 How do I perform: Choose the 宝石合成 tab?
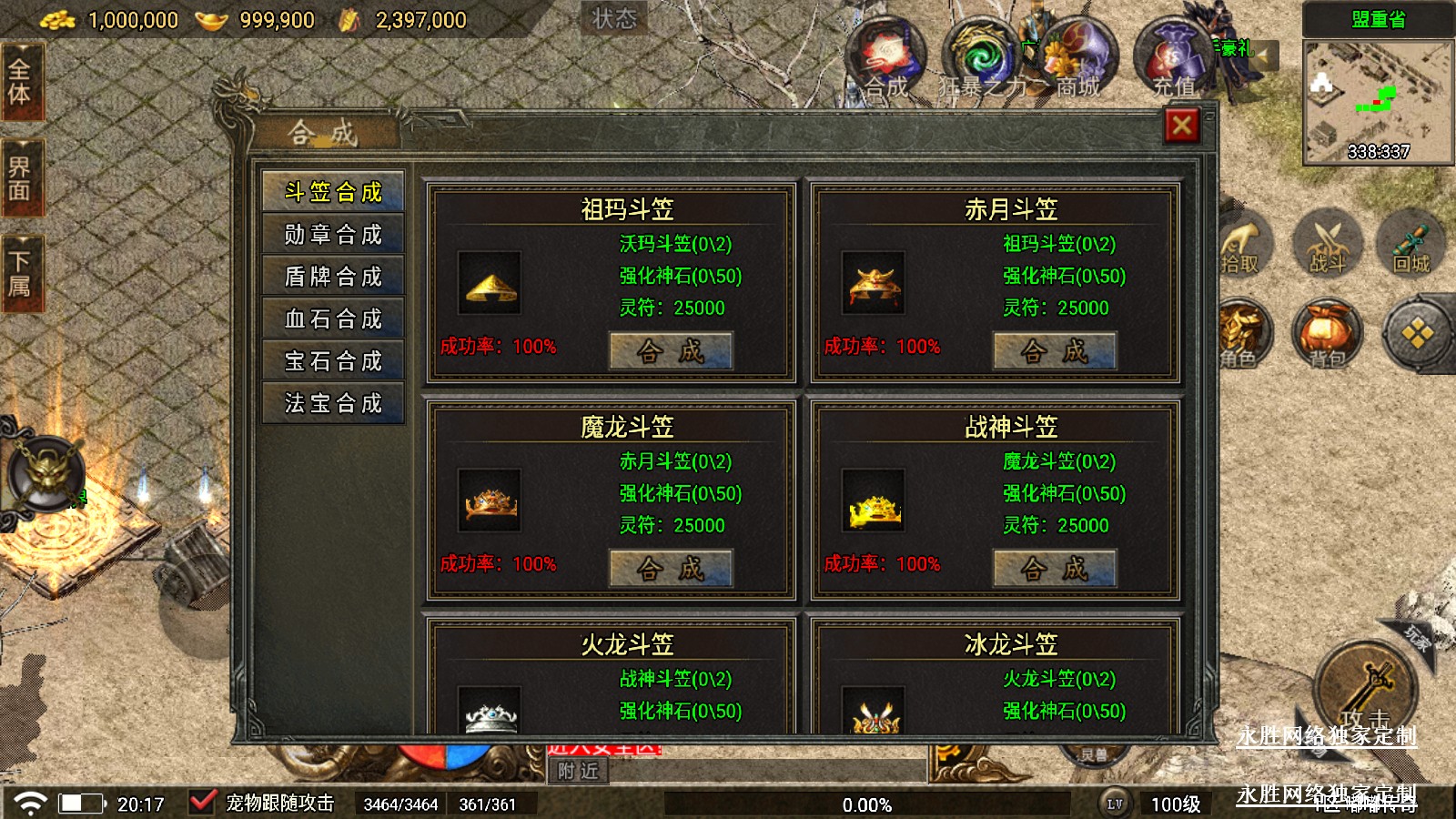pyautogui.click(x=333, y=361)
